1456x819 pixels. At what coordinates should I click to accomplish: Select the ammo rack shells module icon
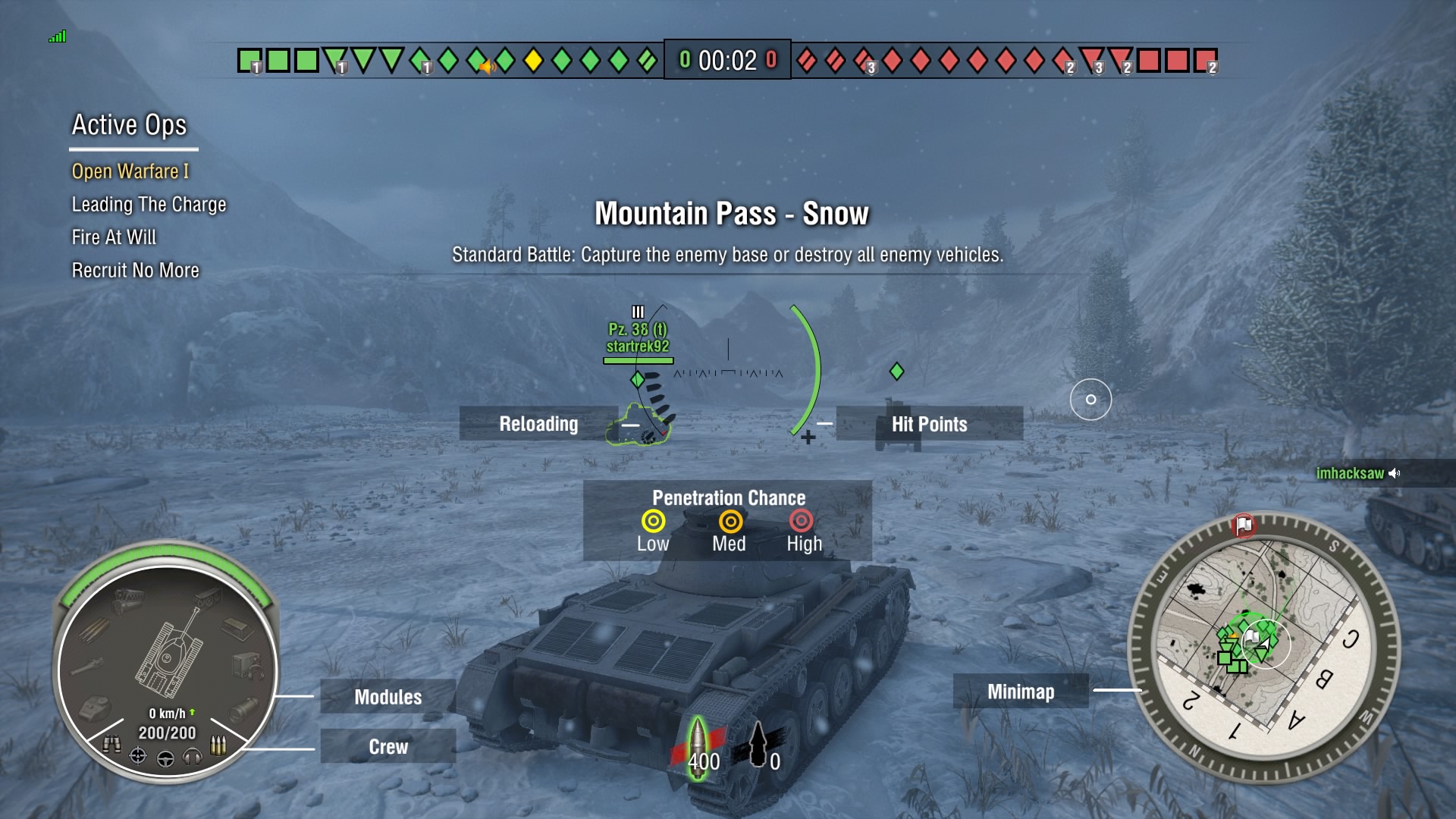94,629
